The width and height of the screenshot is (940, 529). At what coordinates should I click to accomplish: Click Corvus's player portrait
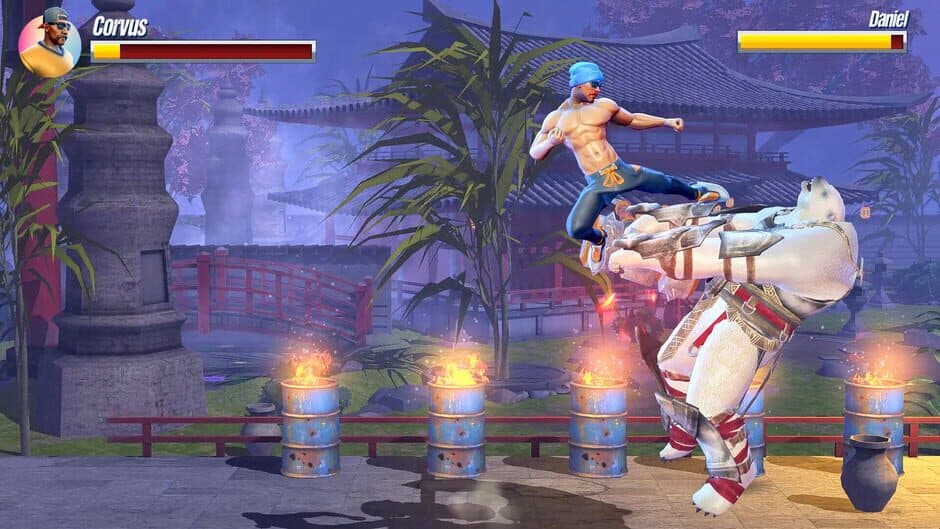[x=49, y=45]
